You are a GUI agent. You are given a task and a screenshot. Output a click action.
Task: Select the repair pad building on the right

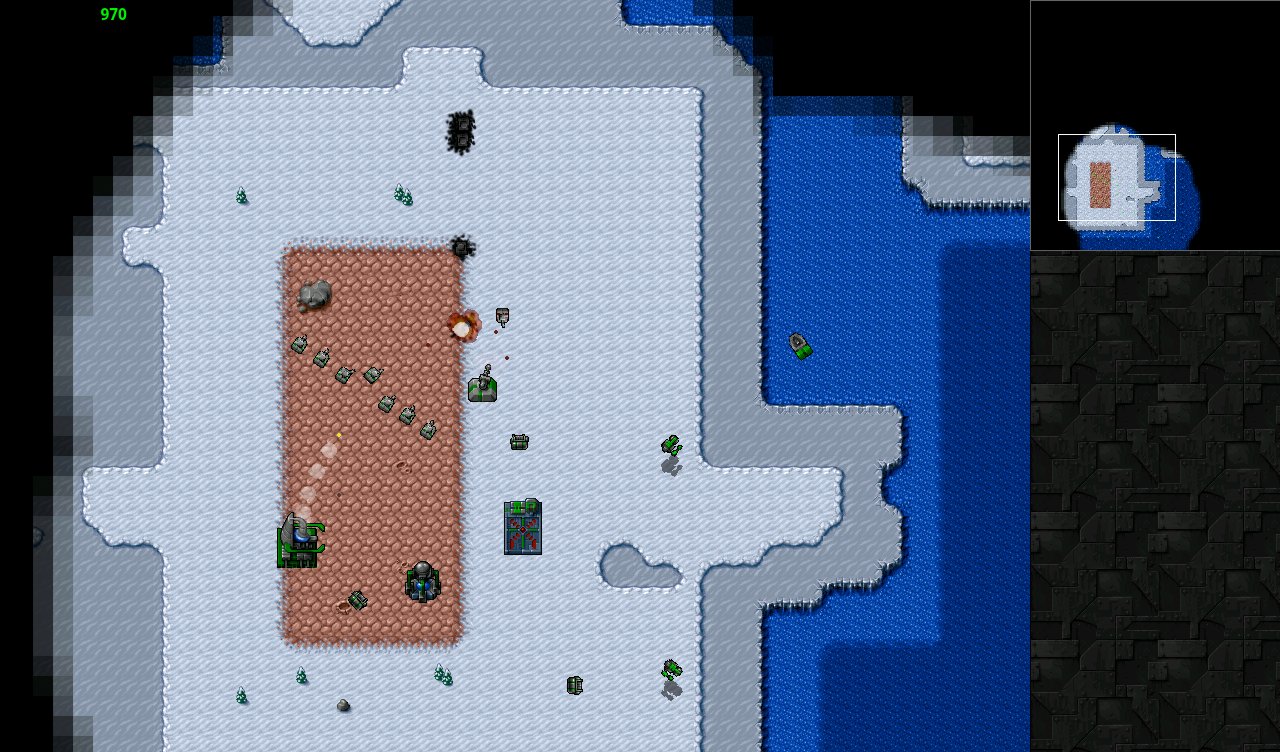tap(520, 527)
